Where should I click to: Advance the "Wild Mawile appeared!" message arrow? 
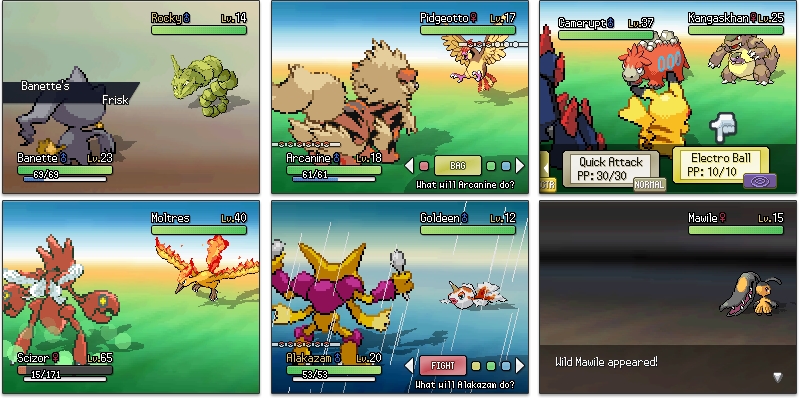pyautogui.click(x=778, y=377)
